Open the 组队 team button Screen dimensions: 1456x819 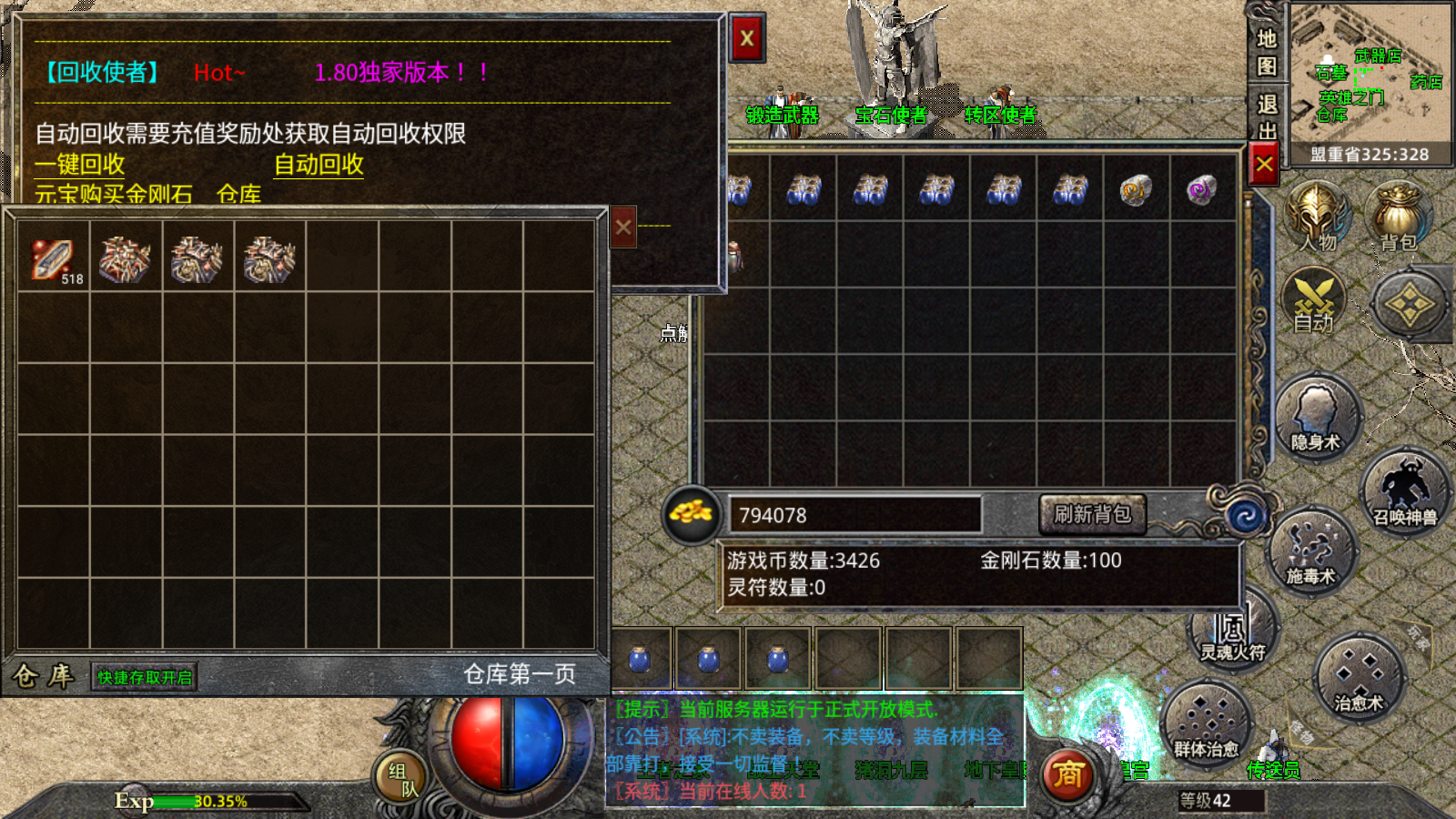[x=399, y=779]
